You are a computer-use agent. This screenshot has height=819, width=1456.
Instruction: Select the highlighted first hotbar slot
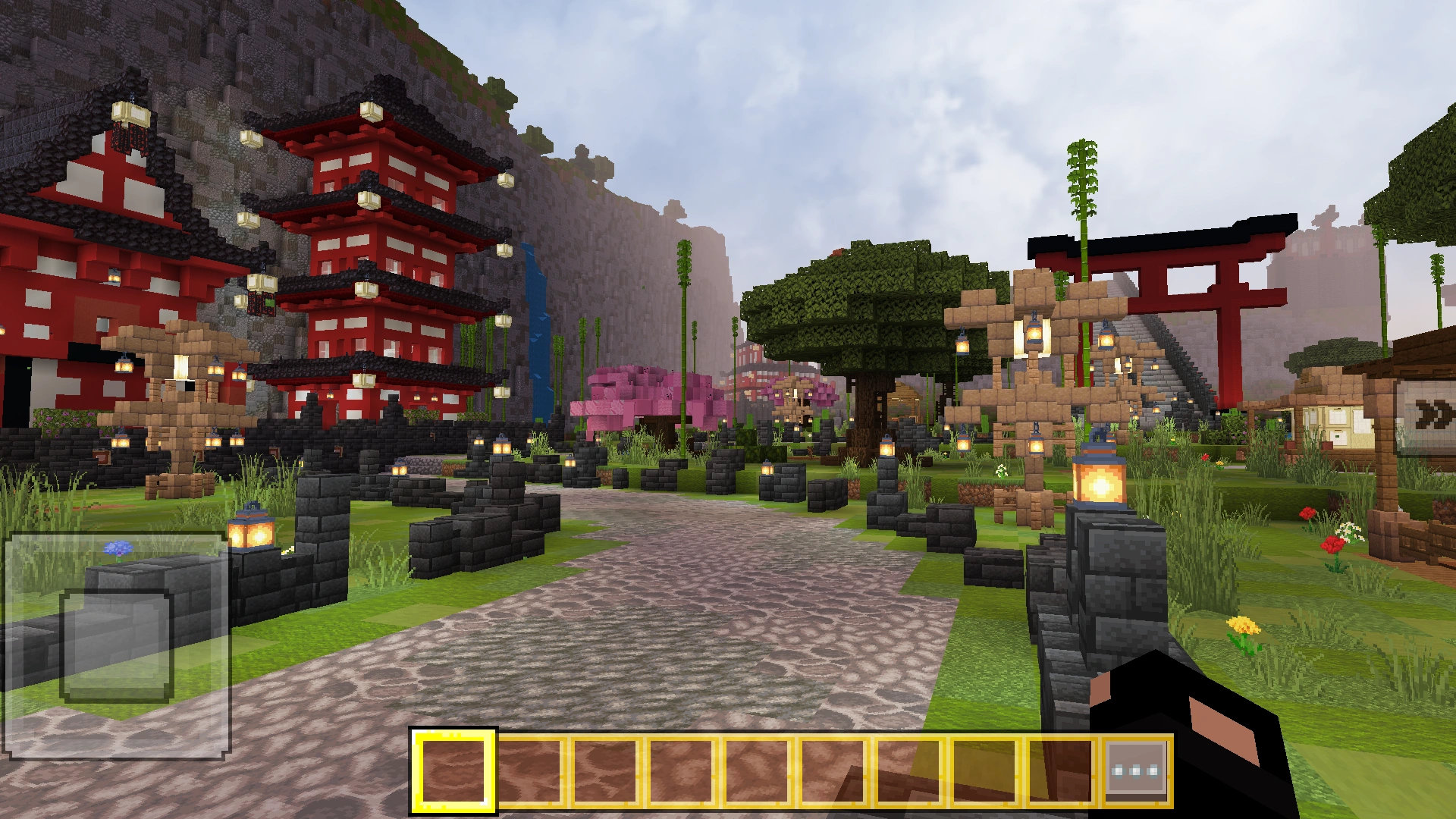pyautogui.click(x=453, y=770)
